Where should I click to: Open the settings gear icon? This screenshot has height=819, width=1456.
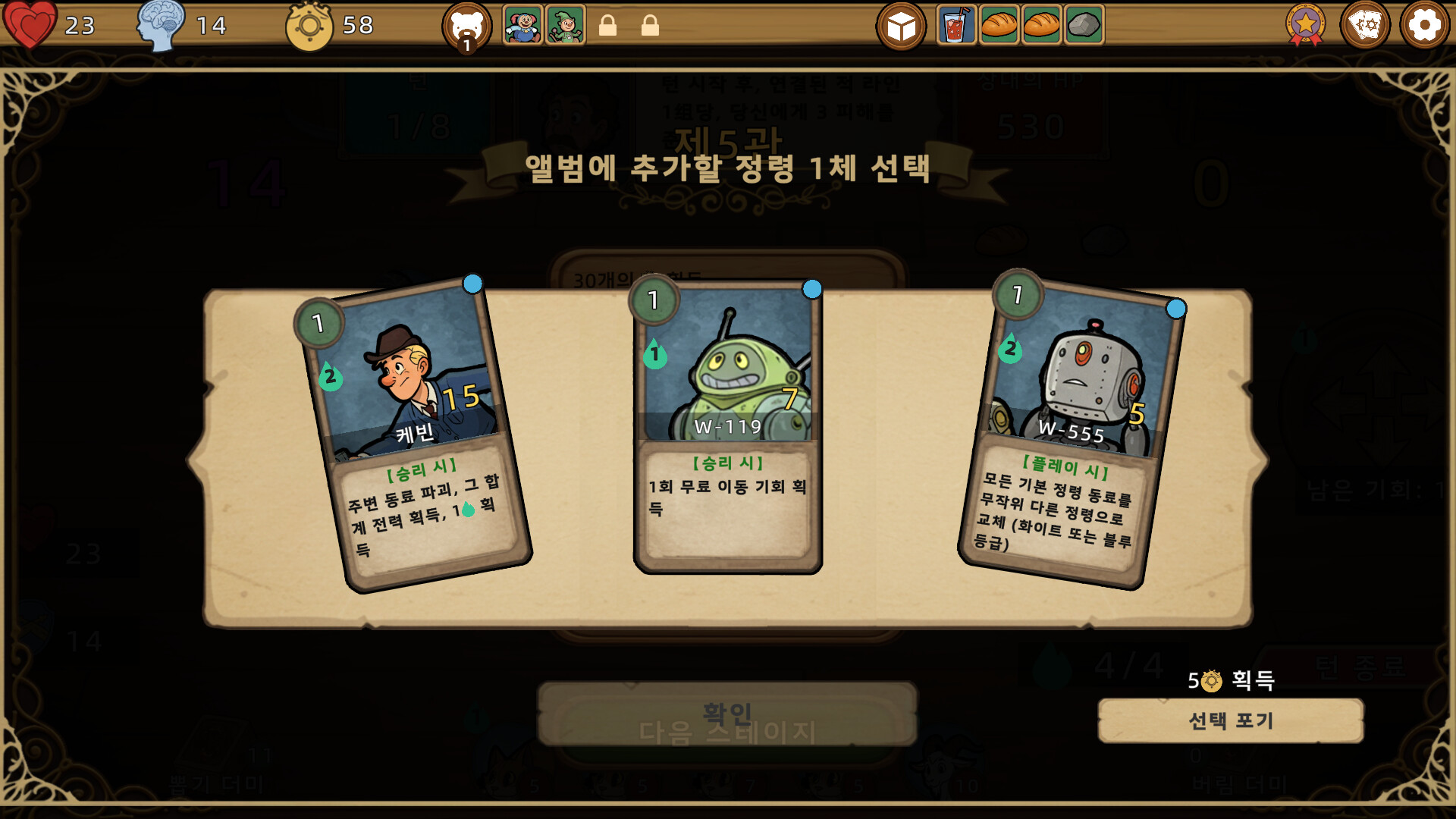point(1424,25)
